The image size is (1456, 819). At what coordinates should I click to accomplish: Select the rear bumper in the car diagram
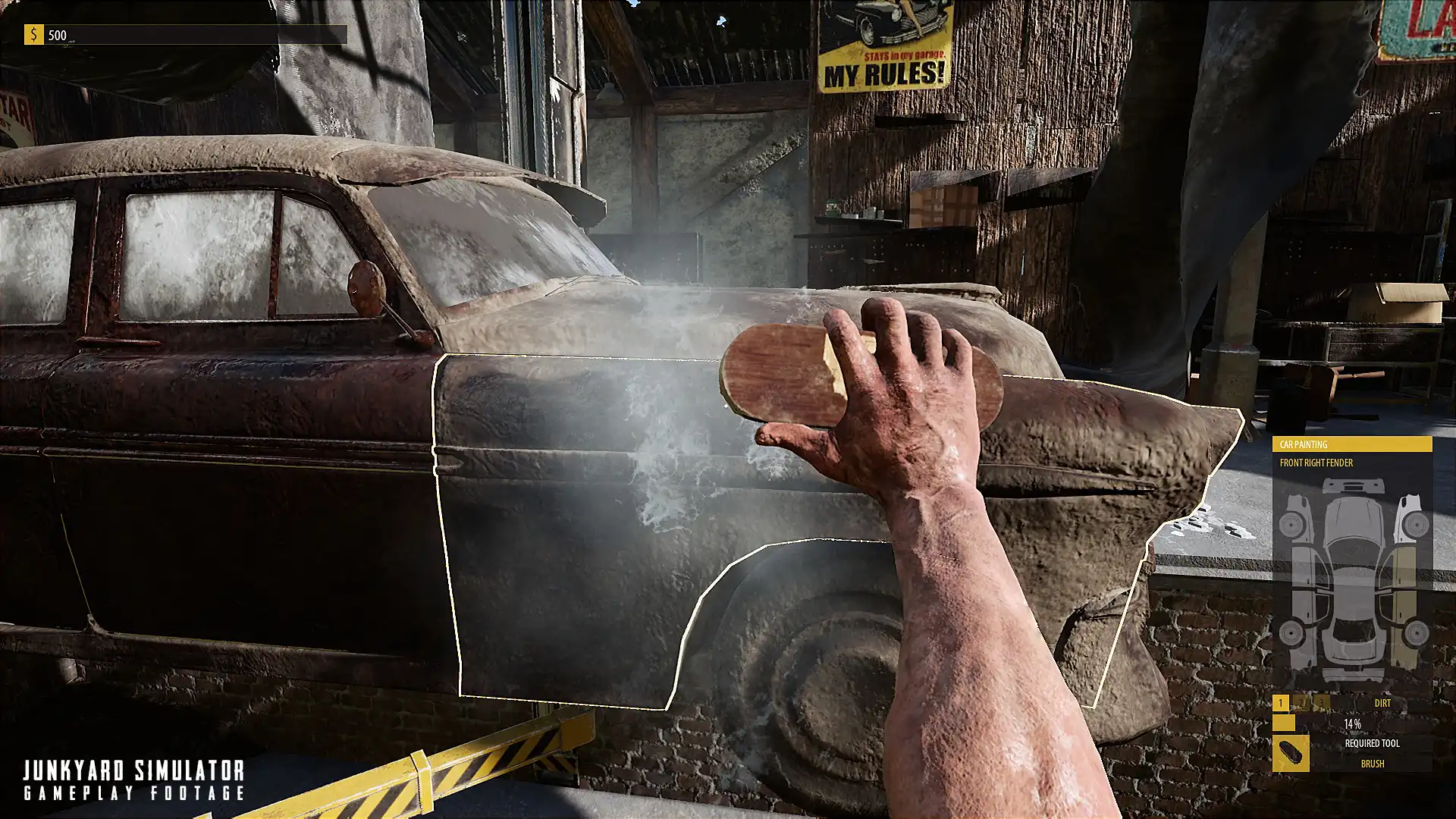pos(1355,673)
